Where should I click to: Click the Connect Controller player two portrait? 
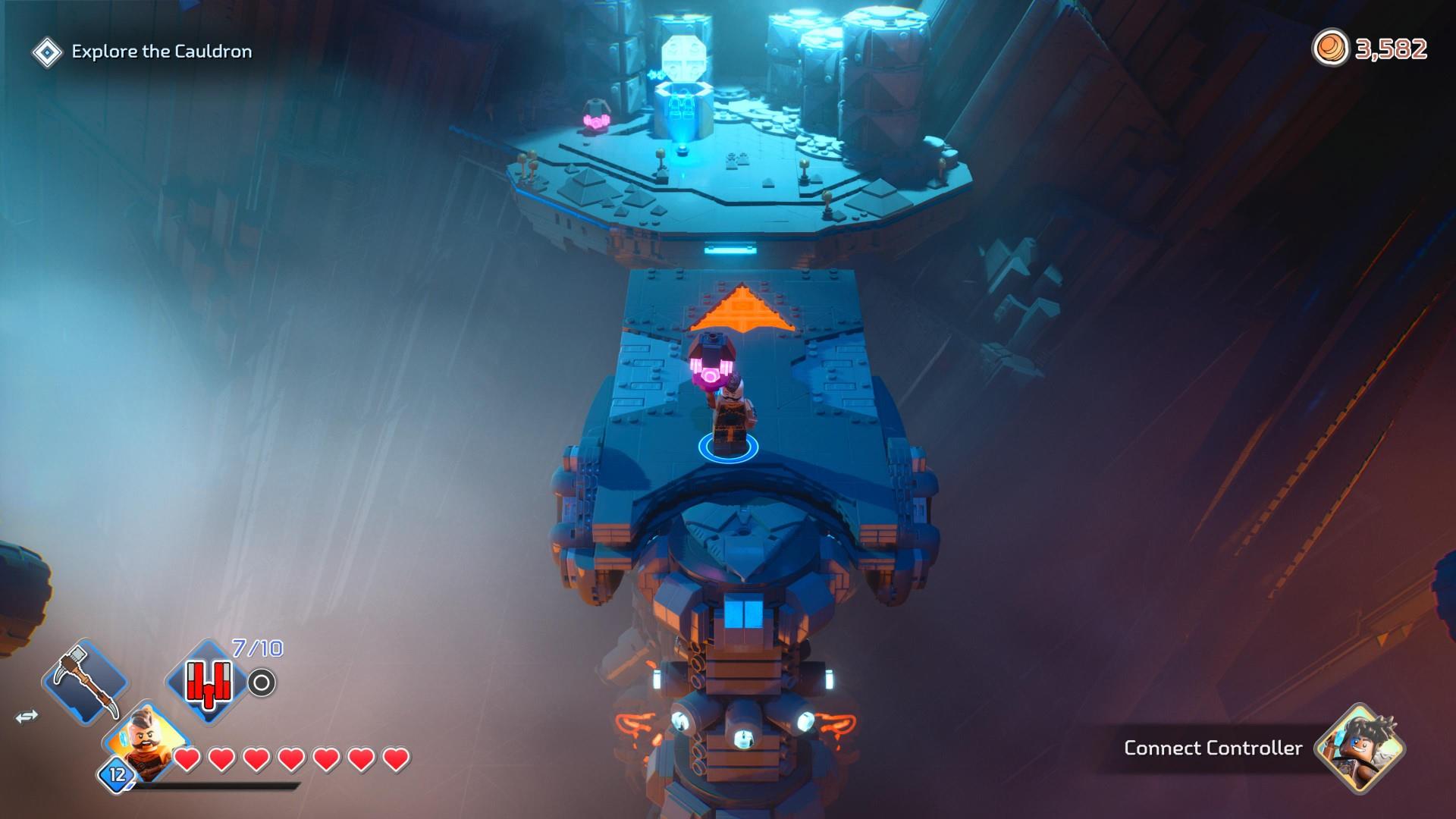[1359, 748]
